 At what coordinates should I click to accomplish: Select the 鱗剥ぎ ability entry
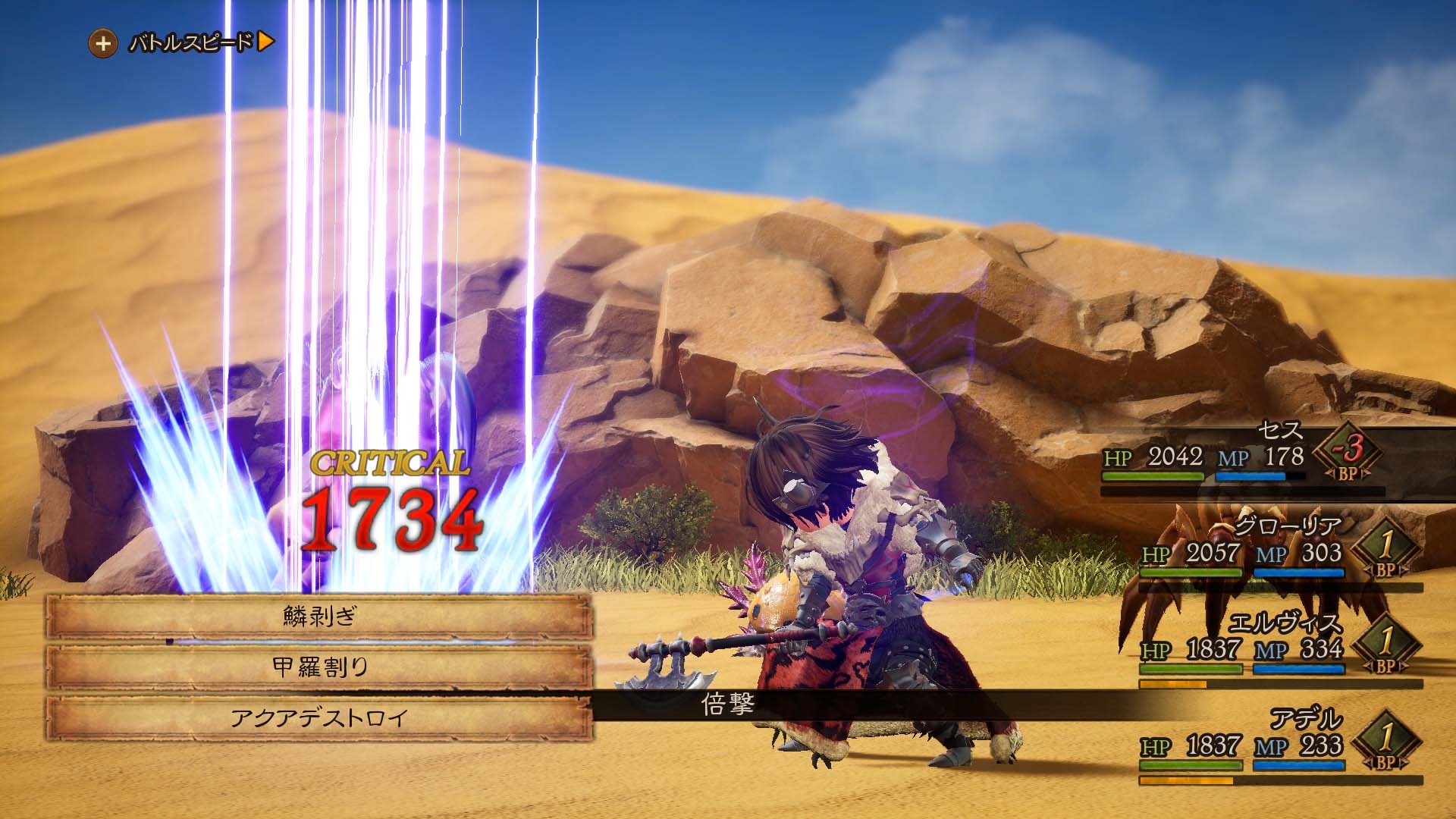(318, 617)
